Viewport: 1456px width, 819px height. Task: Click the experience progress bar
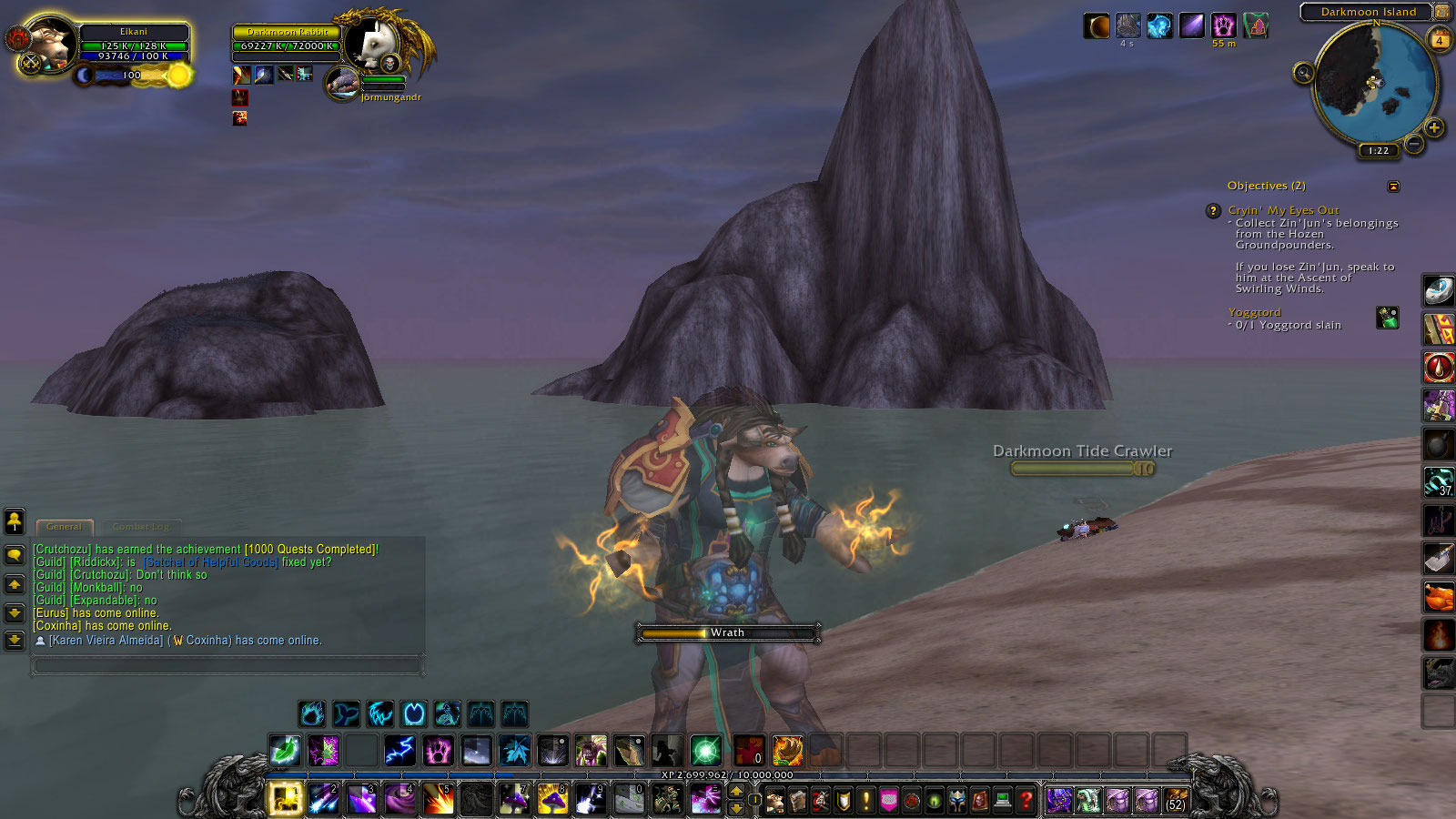click(725, 774)
